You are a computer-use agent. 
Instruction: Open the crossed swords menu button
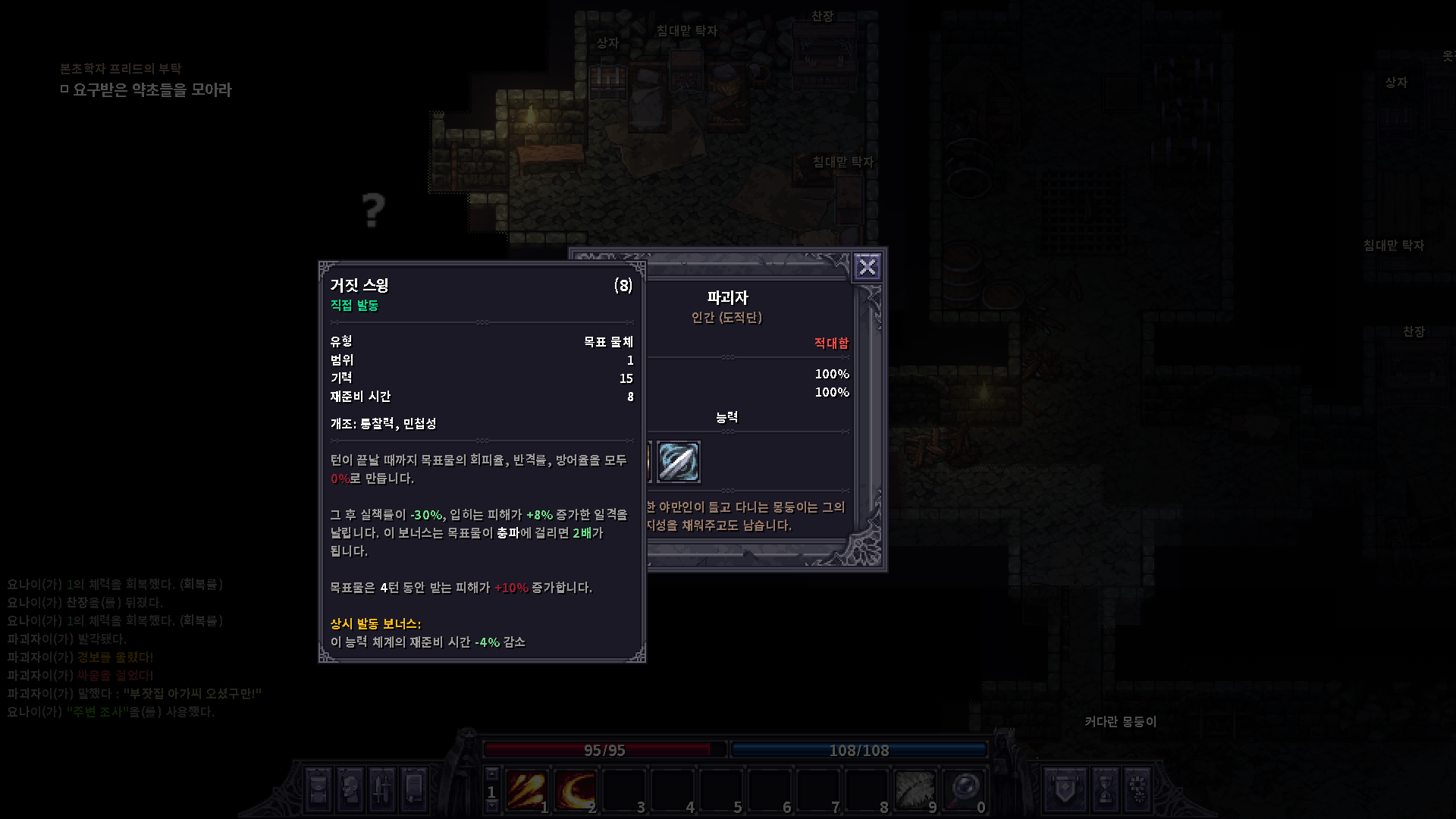coord(382,789)
